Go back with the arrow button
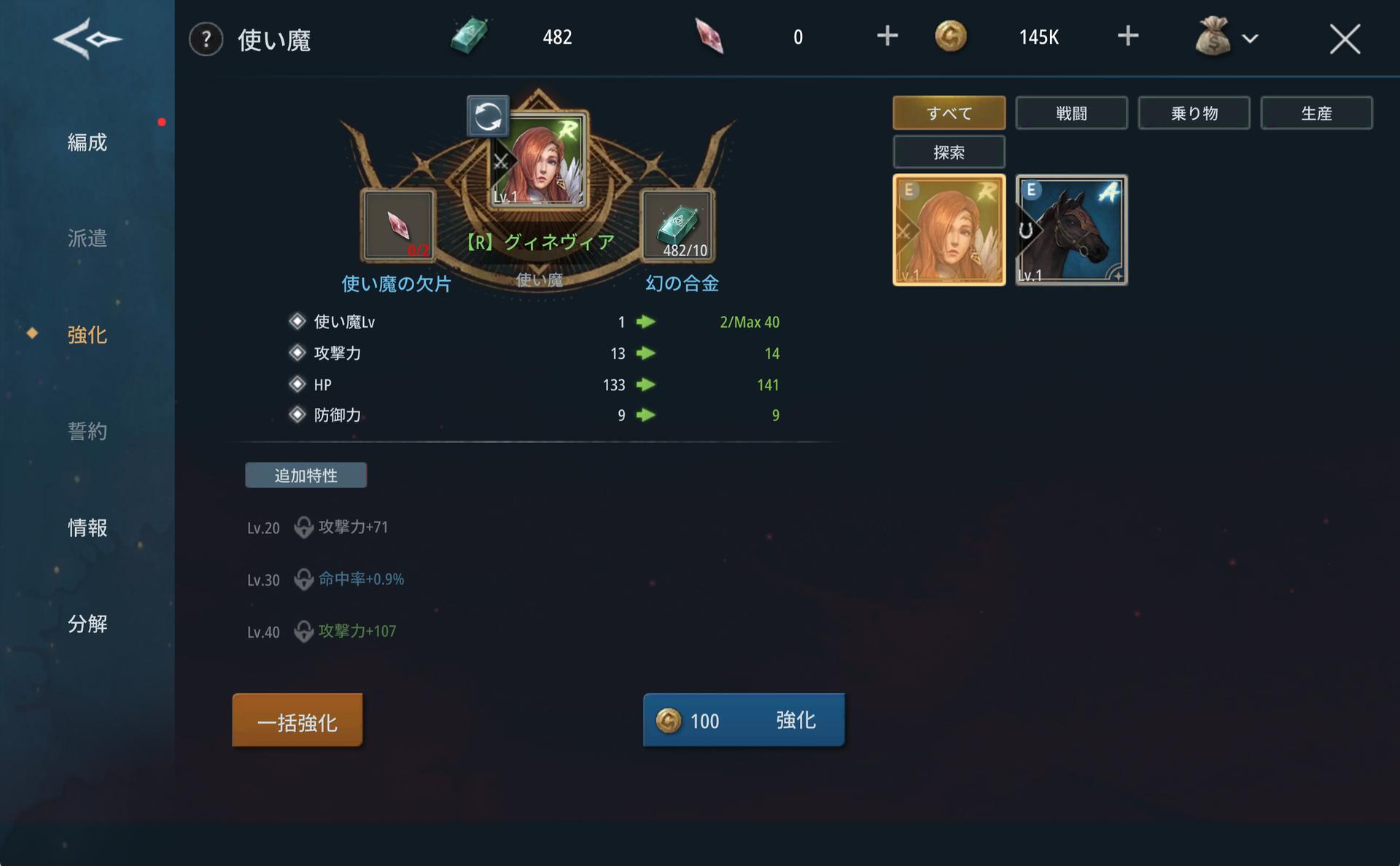This screenshot has height=866, width=1400. [87, 39]
